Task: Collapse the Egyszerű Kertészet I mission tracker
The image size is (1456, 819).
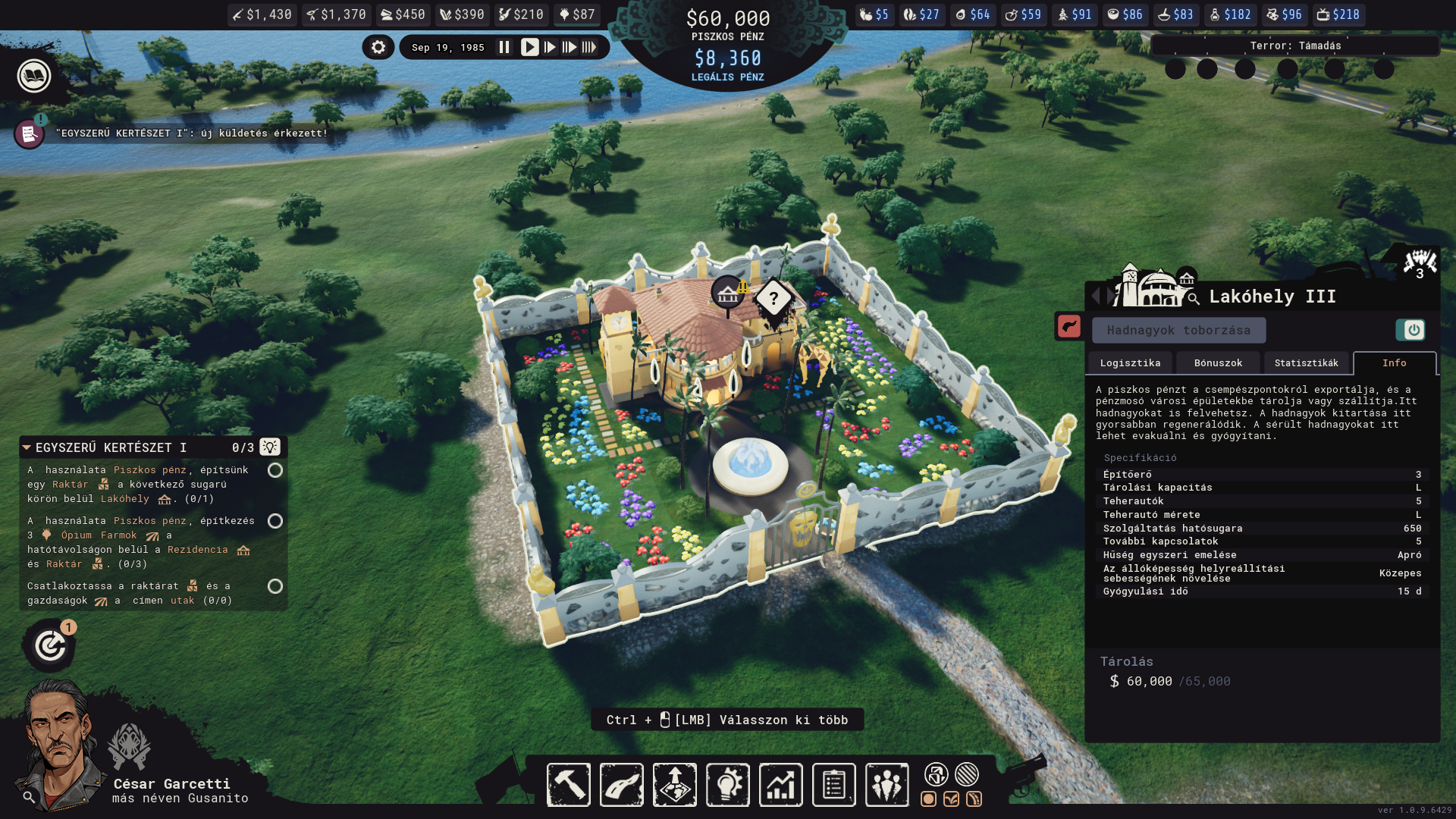Action: coord(27,447)
